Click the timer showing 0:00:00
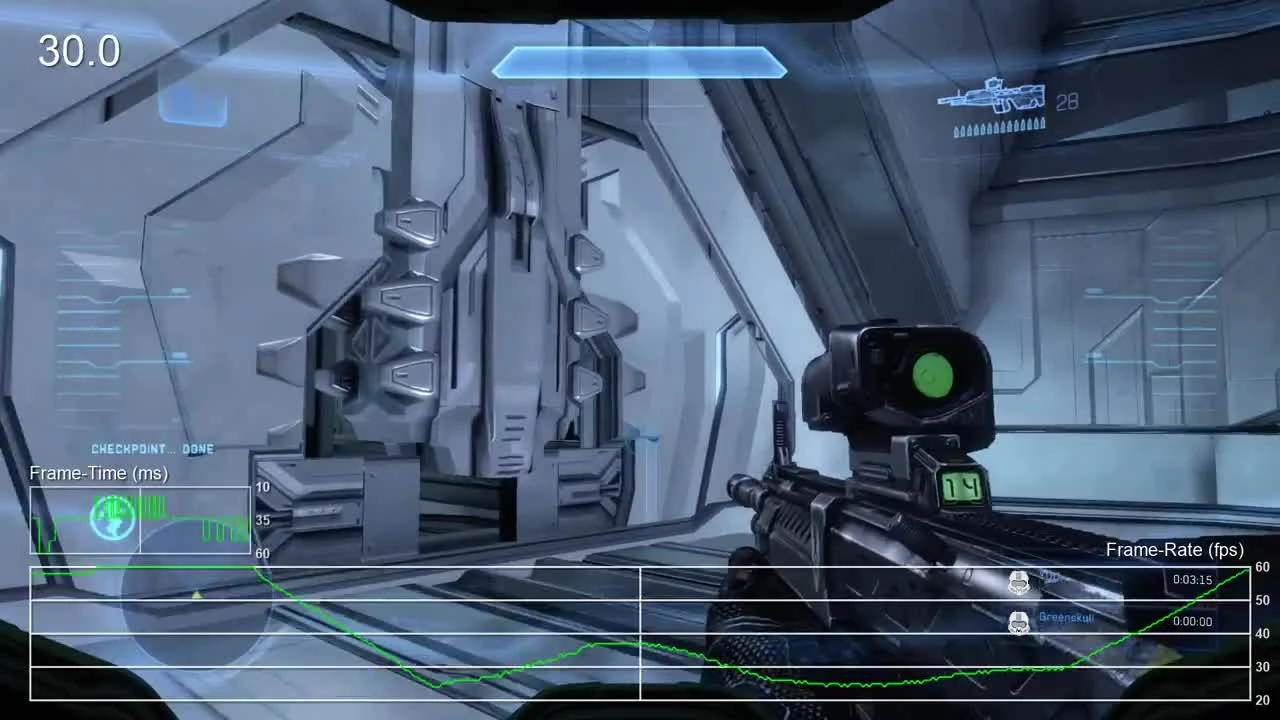 point(1191,622)
